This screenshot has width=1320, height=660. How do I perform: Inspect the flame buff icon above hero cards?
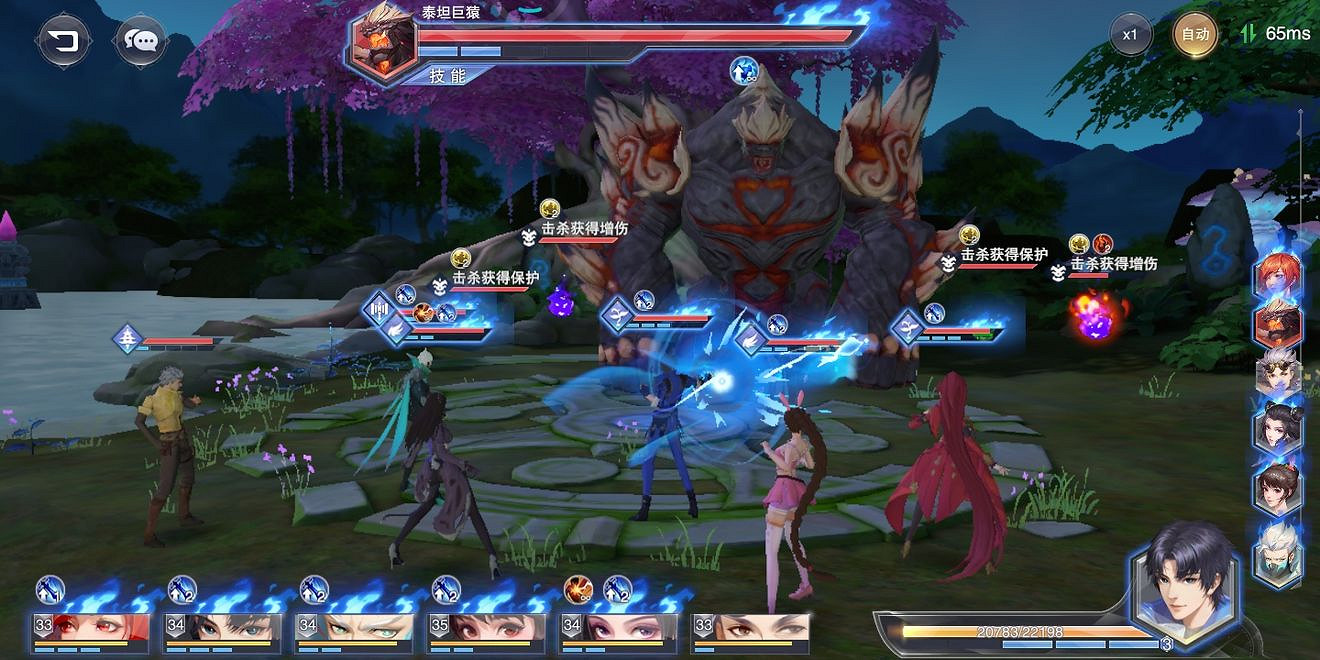(577, 589)
